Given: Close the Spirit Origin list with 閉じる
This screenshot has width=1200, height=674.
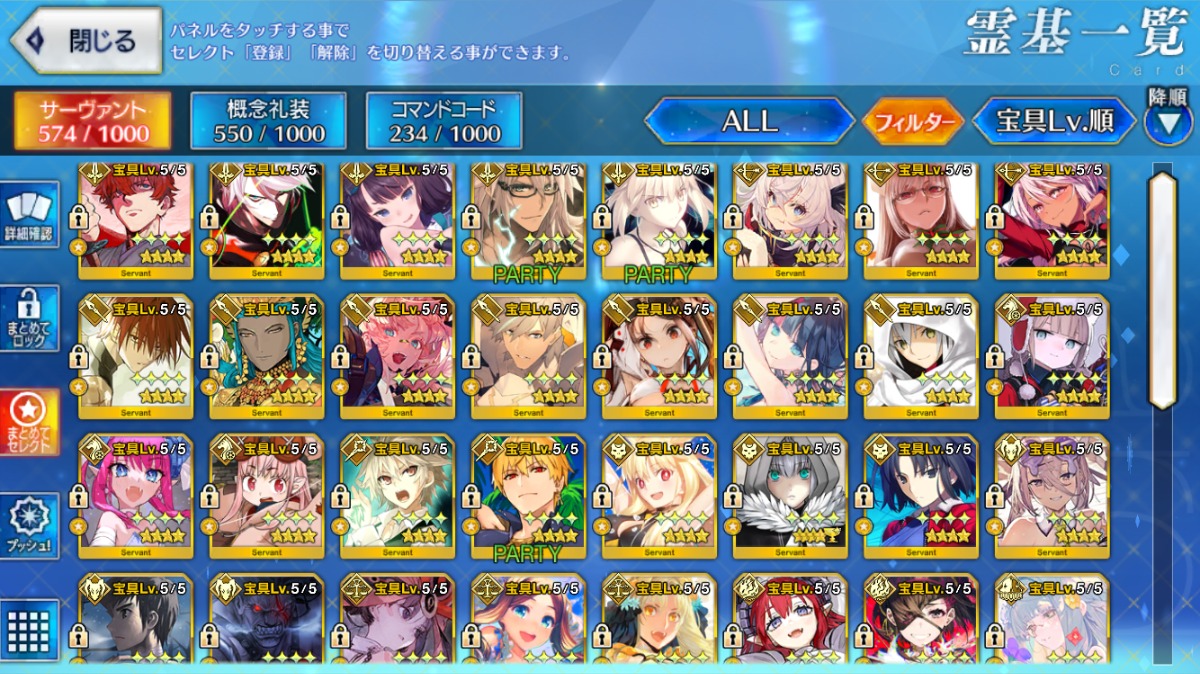Looking at the screenshot, I should point(85,41).
